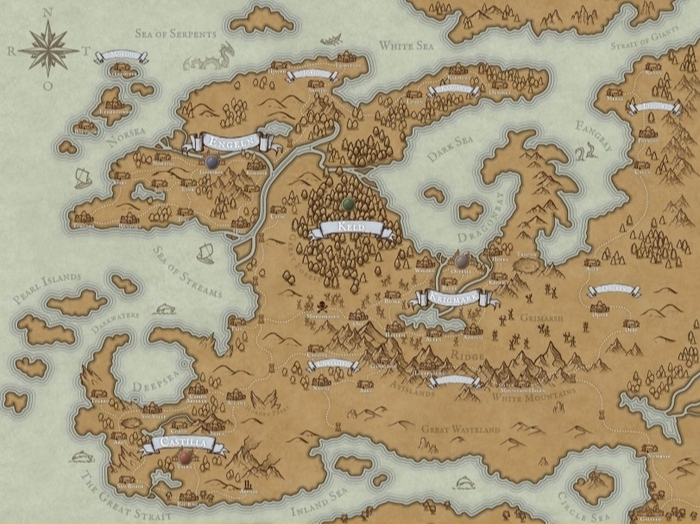Select the red gem marker below Castilla
Viewport: 700px width, 524px height.
(185, 457)
